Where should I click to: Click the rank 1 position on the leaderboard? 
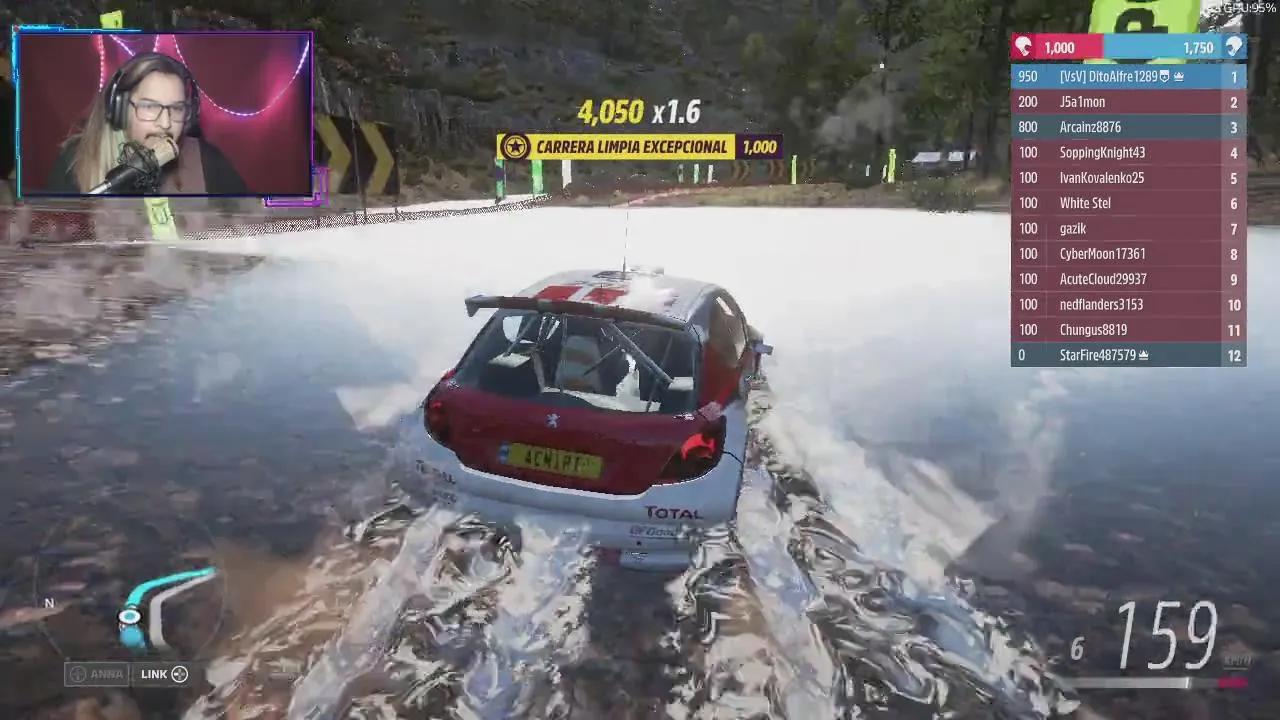point(1233,76)
